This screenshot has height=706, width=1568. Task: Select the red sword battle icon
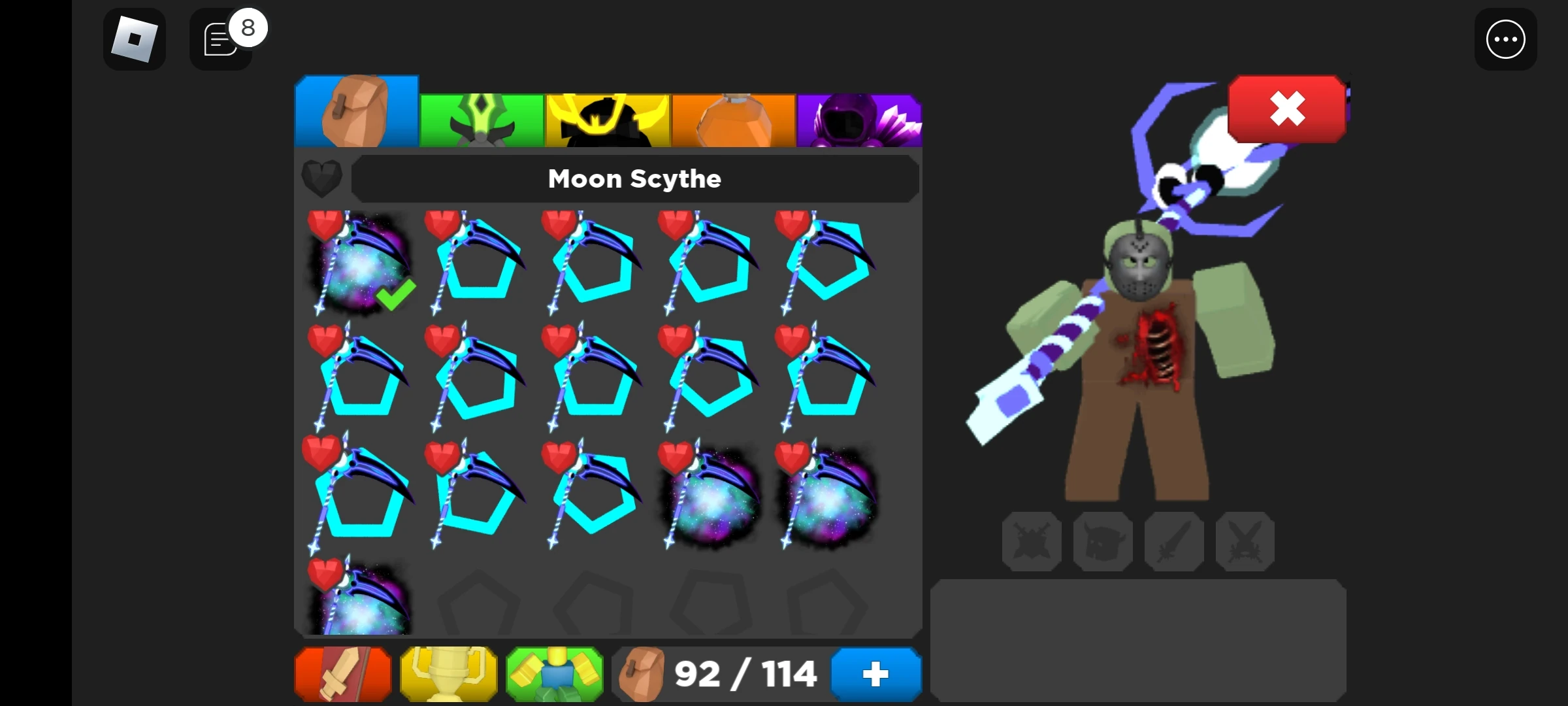point(342,675)
